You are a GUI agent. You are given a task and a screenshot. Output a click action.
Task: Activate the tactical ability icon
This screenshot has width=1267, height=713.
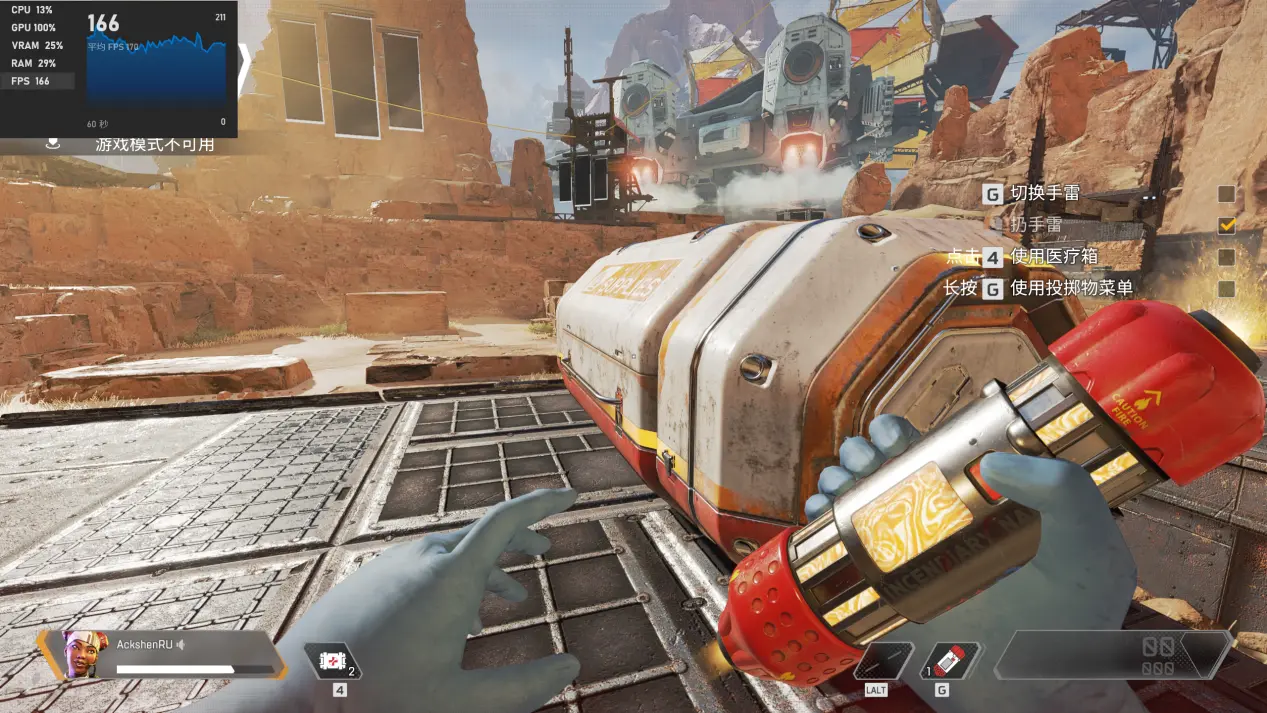(883, 661)
